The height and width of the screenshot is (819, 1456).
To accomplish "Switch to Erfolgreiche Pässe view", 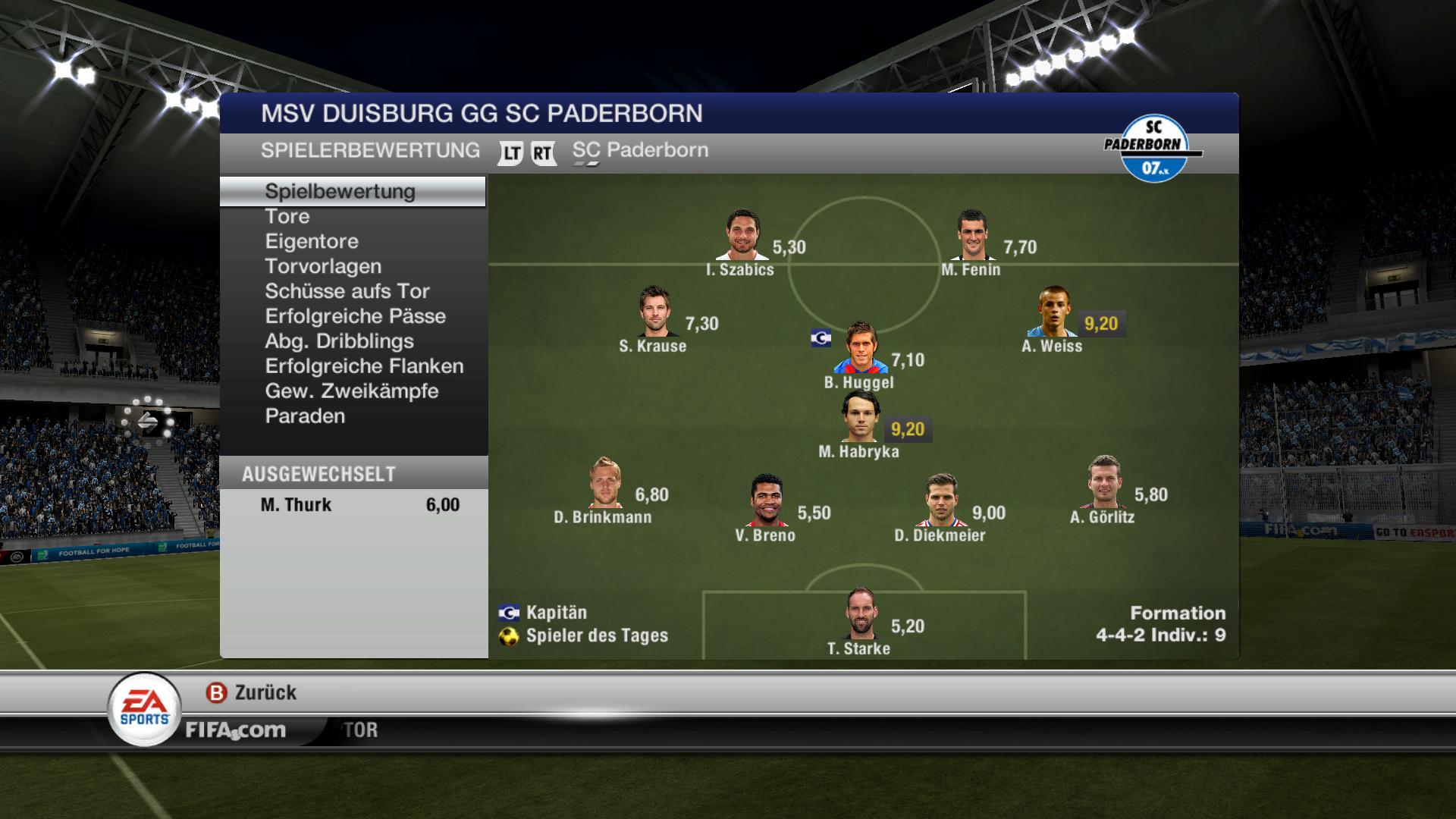I will pyautogui.click(x=355, y=317).
